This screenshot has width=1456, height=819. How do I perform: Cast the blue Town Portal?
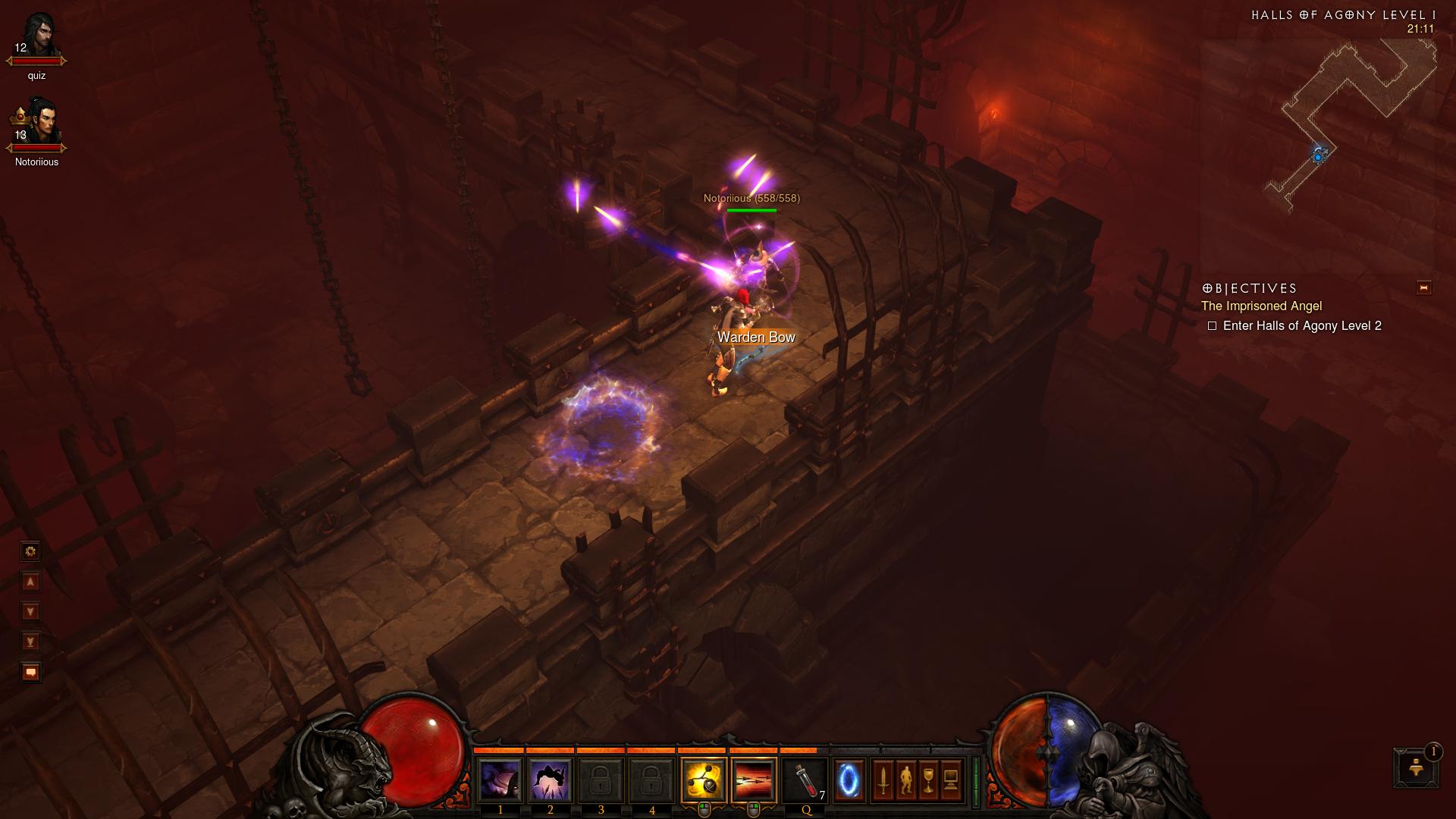coord(849,780)
